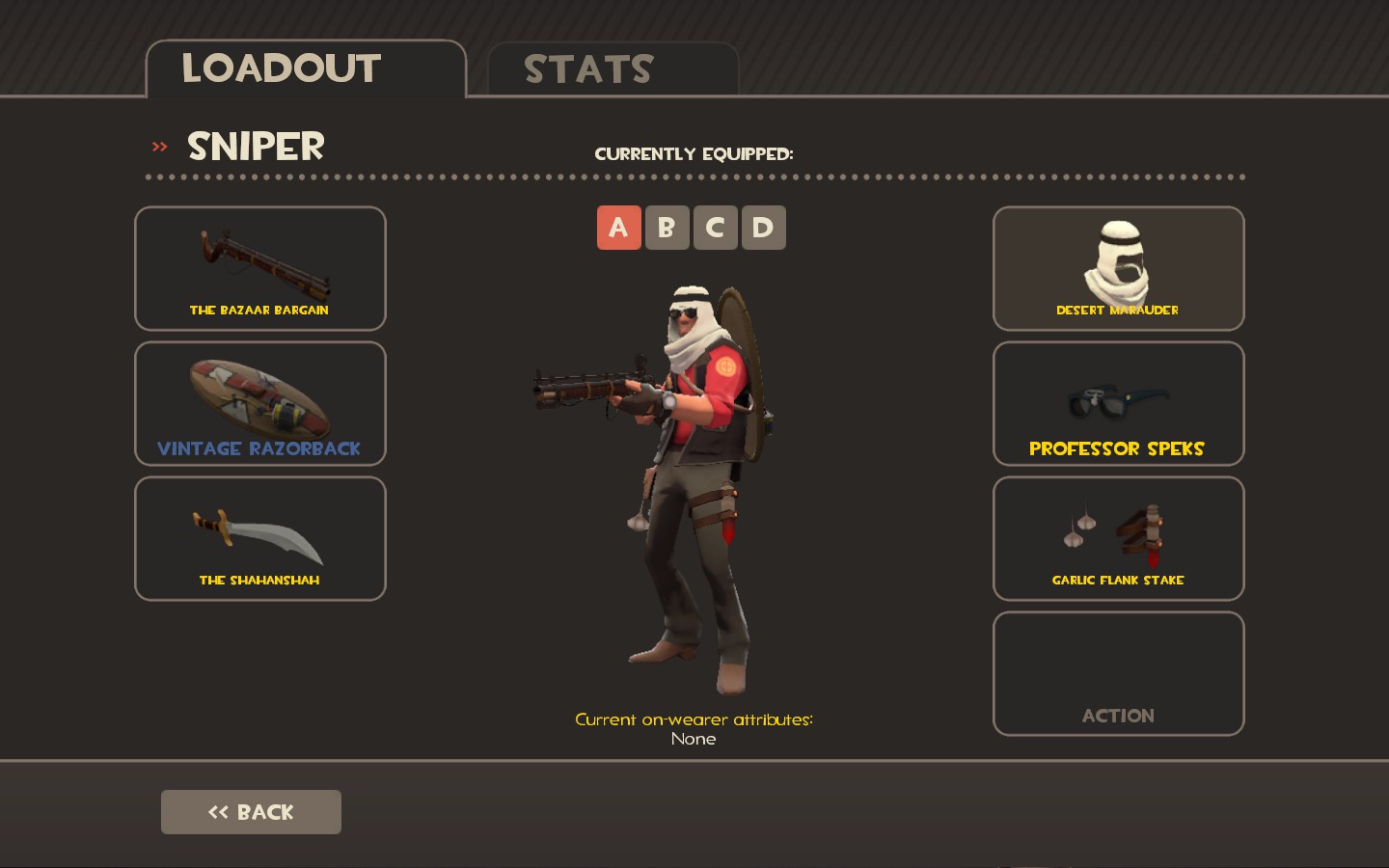Open the Loadout tab

(x=305, y=69)
